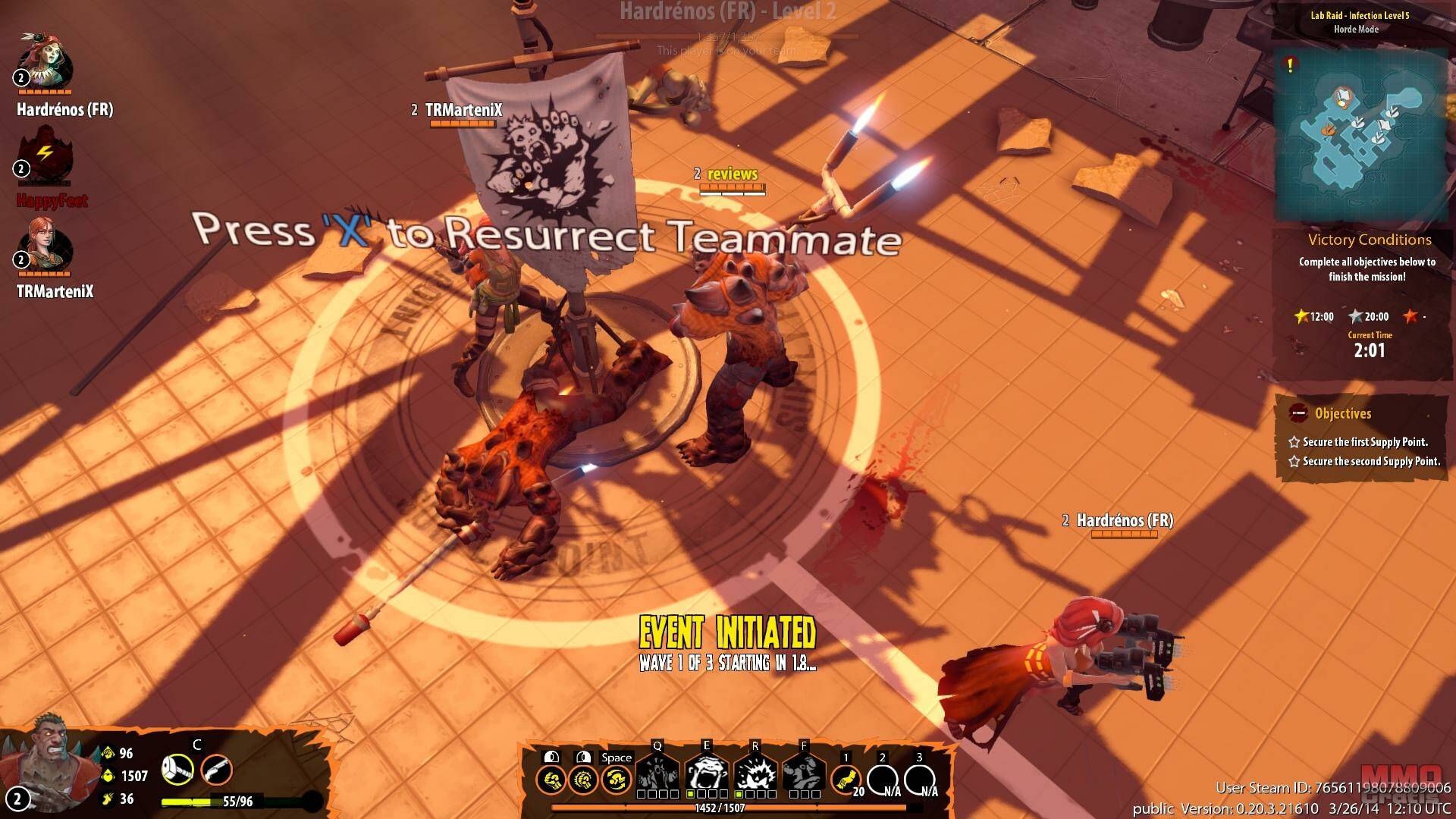Select the first Supply Point objective
This screenshot has height=819, width=1456.
[1364, 441]
